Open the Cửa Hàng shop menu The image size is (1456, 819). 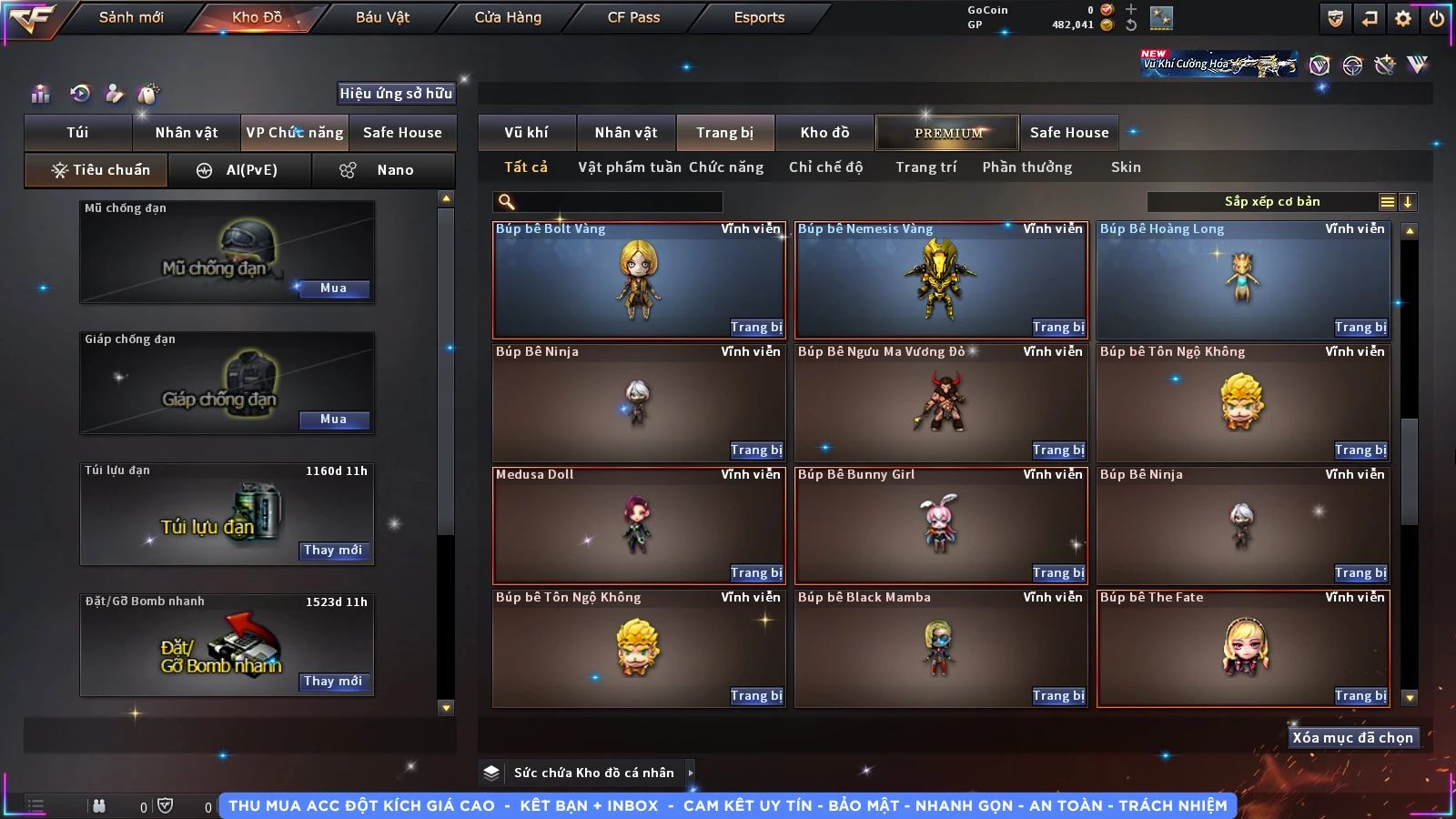(508, 17)
